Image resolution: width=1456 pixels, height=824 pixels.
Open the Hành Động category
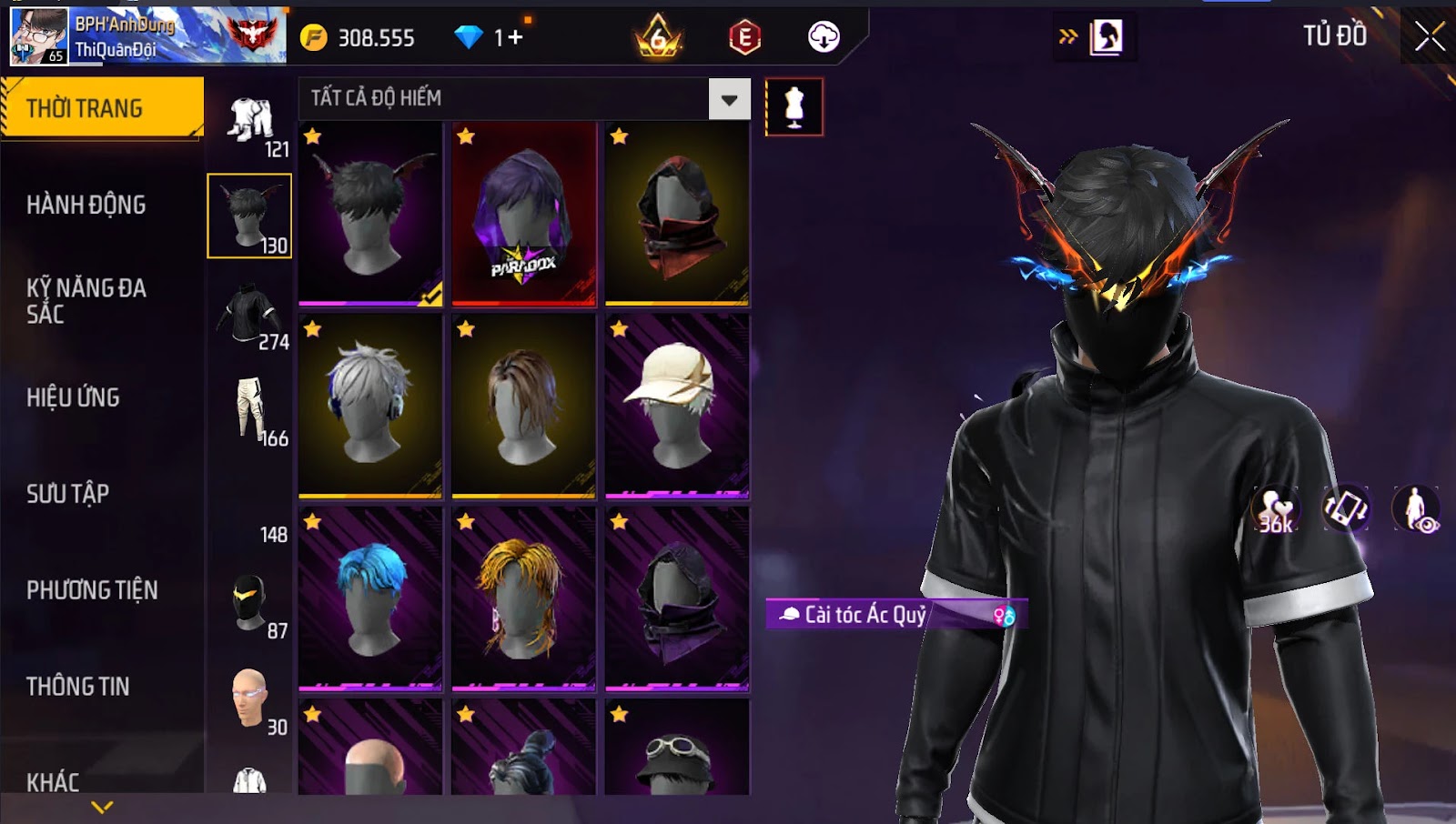[x=86, y=205]
